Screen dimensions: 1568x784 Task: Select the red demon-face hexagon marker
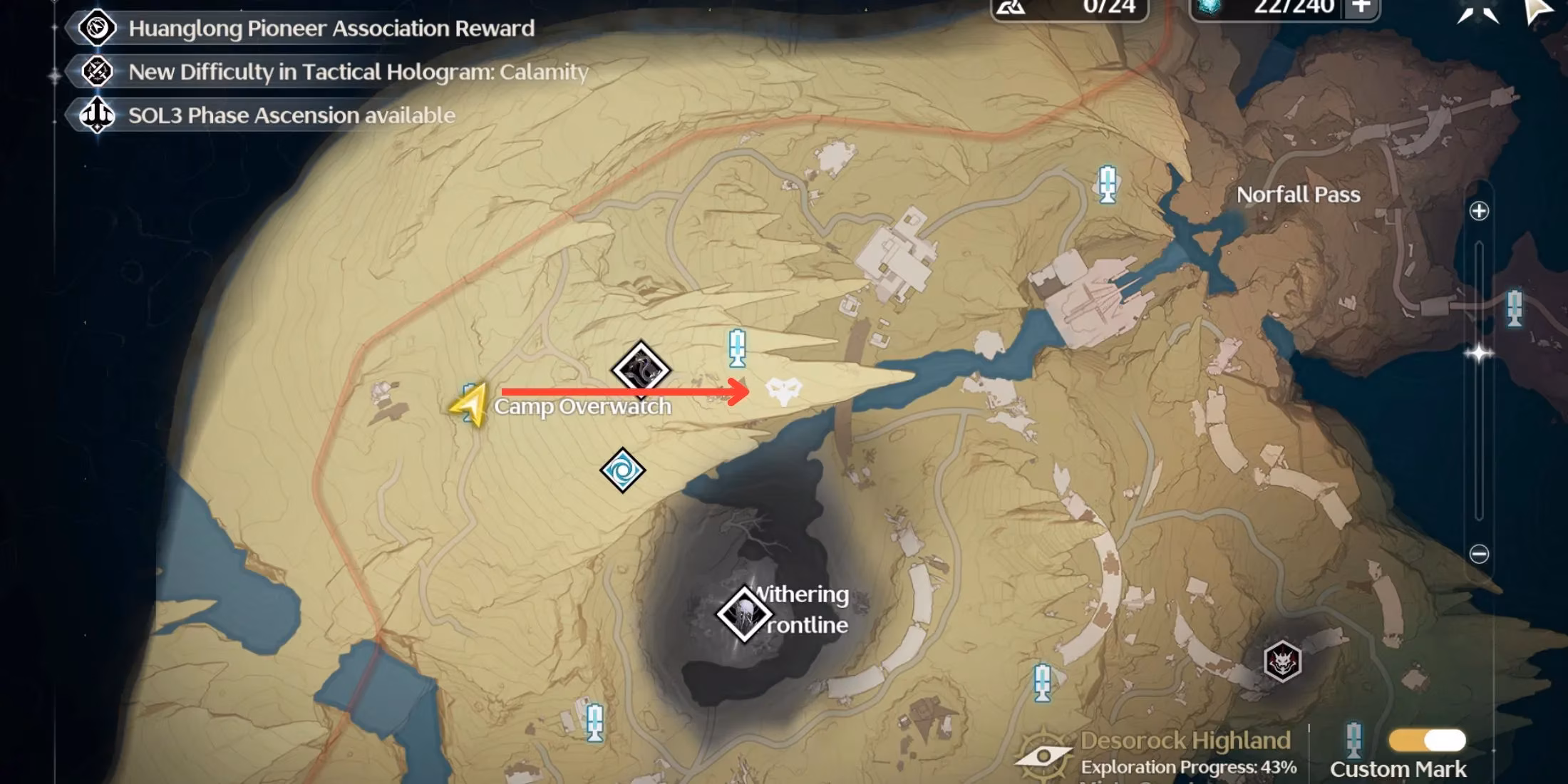pyautogui.click(x=1282, y=661)
